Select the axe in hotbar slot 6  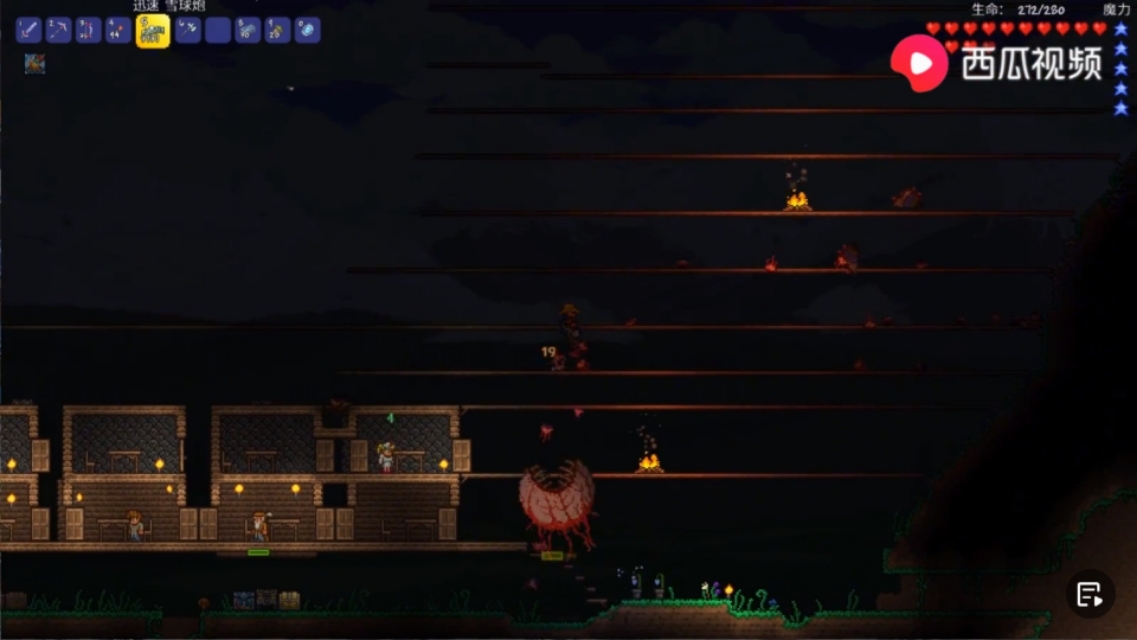(188, 30)
